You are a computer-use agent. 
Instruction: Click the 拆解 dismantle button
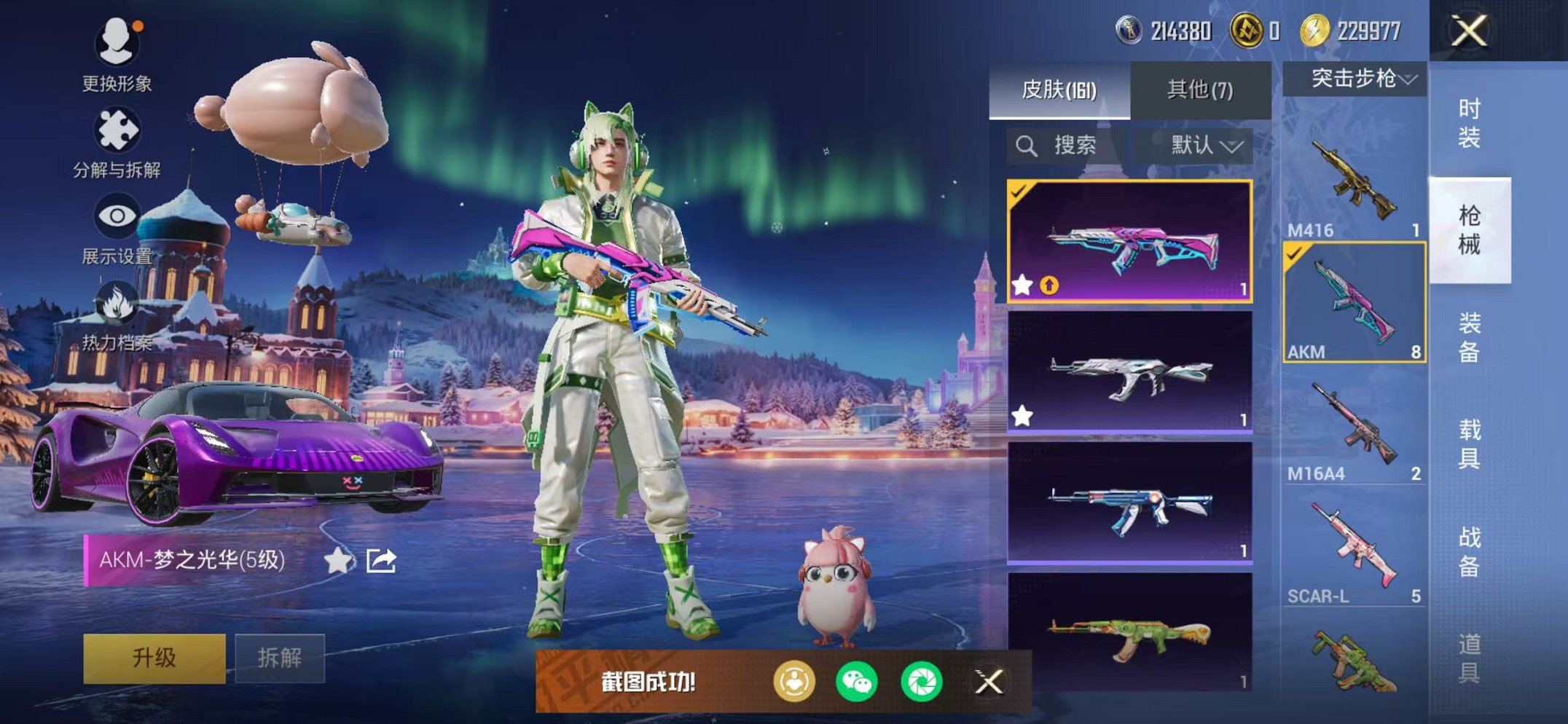[x=279, y=658]
